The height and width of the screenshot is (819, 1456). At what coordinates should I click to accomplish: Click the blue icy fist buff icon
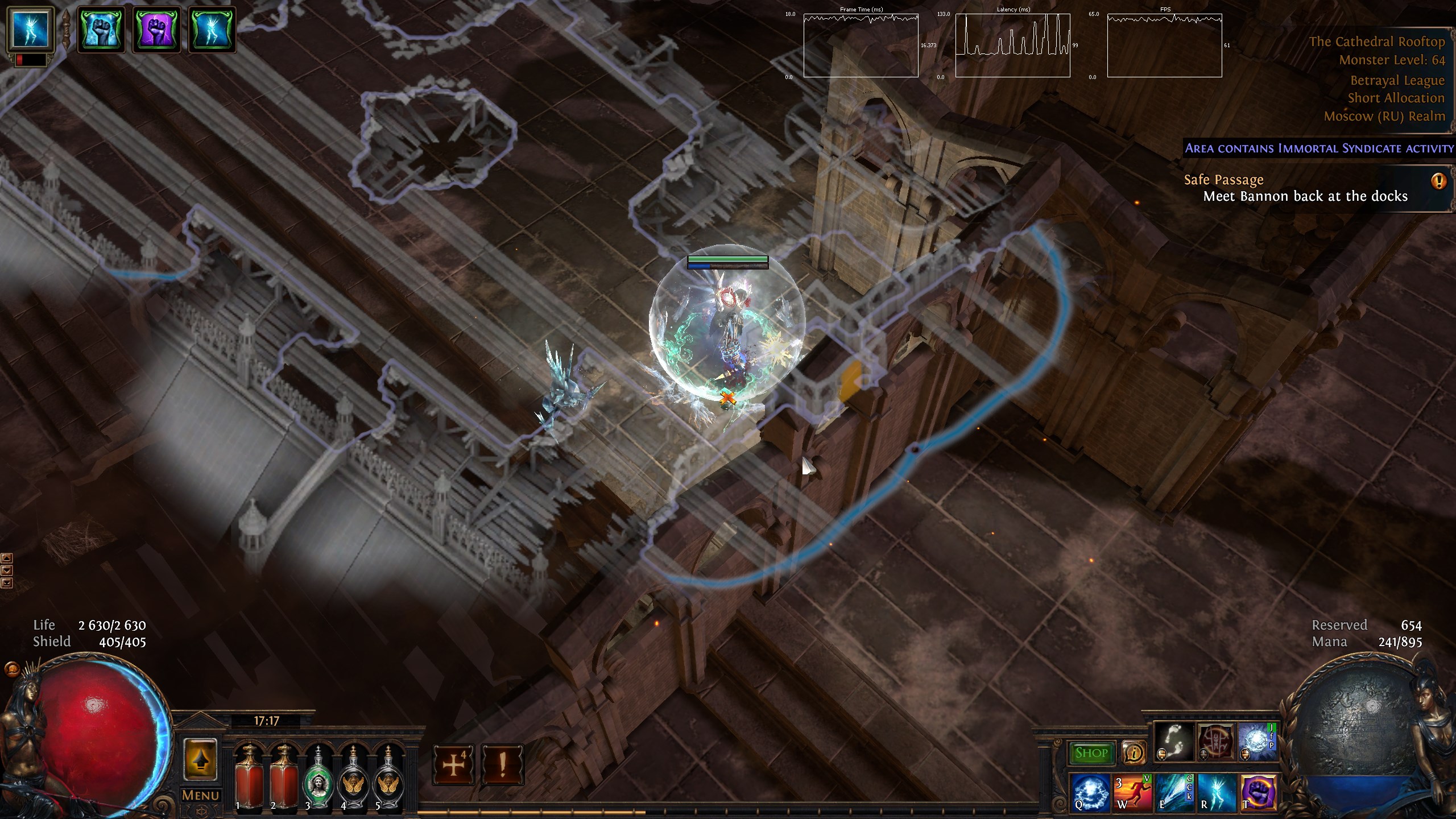(101, 30)
